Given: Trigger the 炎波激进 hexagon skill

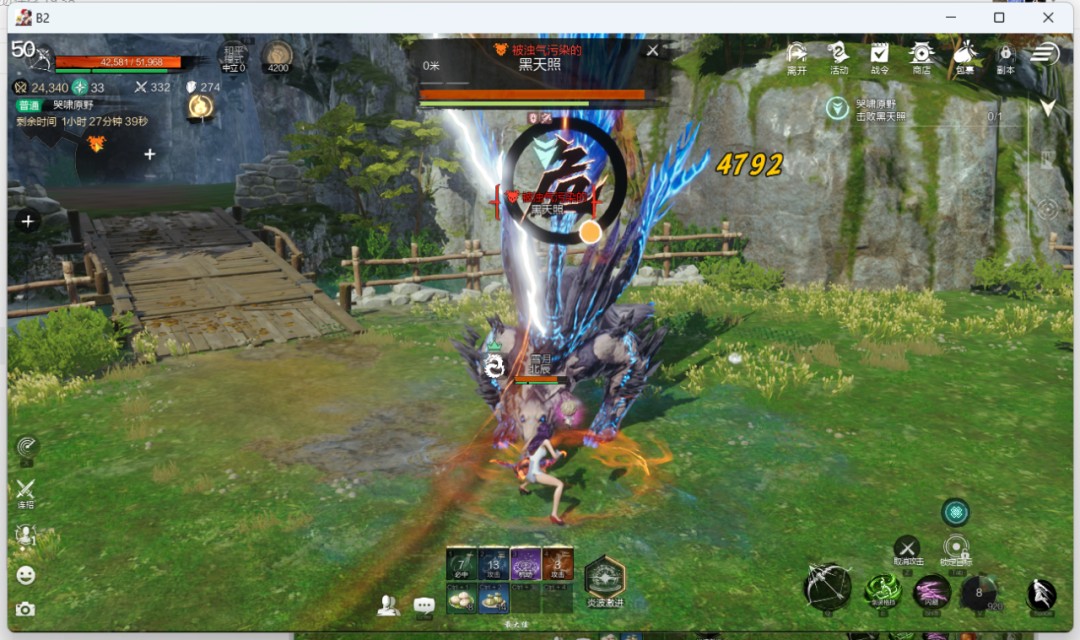Looking at the screenshot, I should click(604, 578).
